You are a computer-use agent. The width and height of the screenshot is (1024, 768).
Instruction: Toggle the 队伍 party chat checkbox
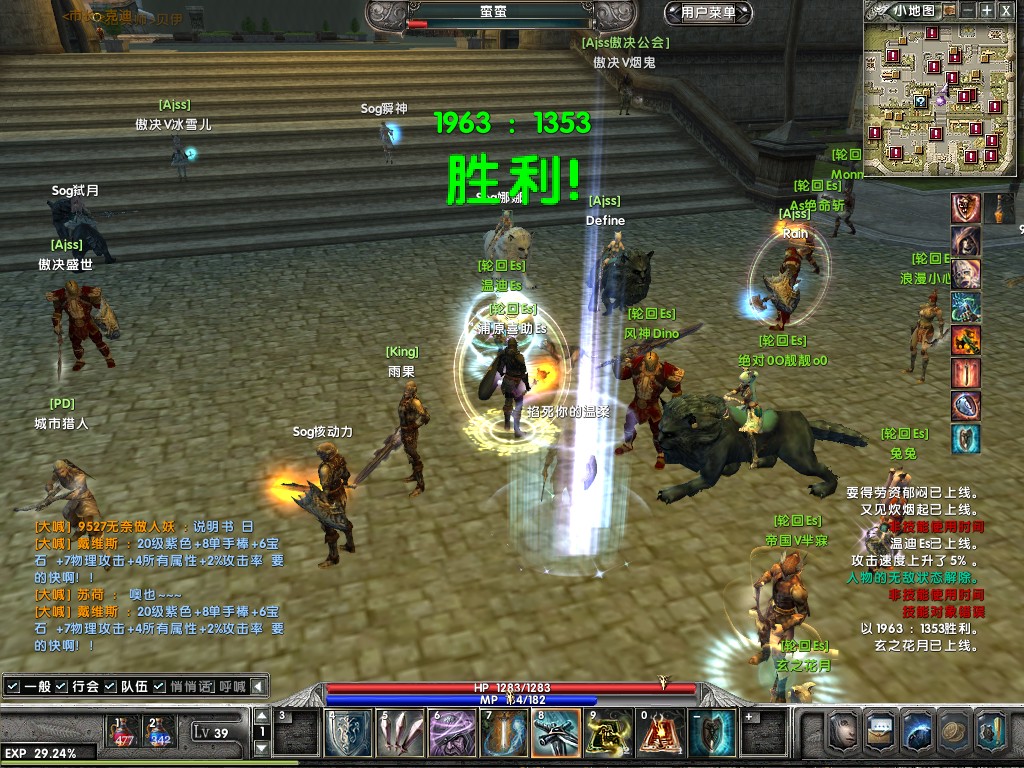[x=110, y=686]
